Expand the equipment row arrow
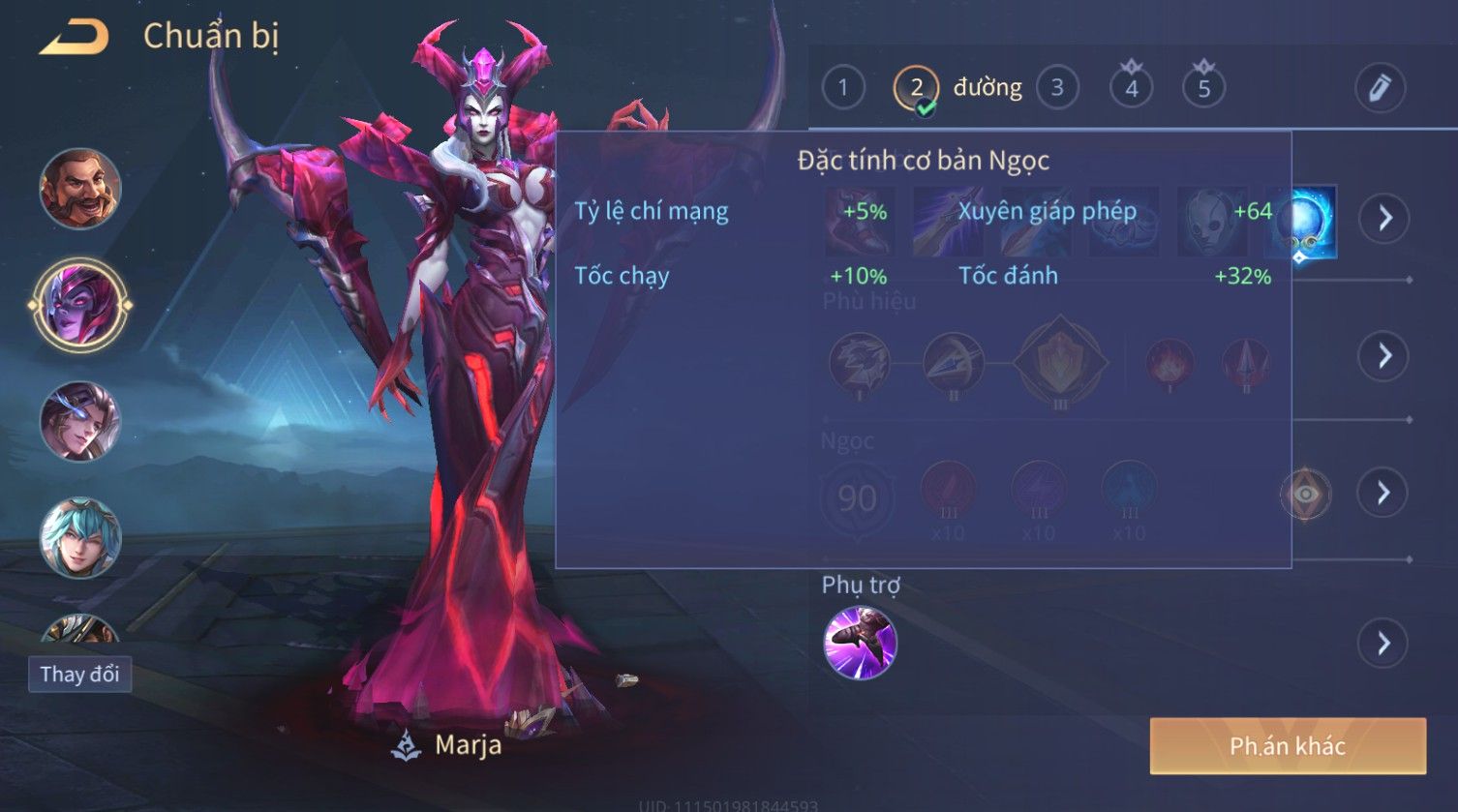The height and width of the screenshot is (812, 1458). click(1384, 219)
